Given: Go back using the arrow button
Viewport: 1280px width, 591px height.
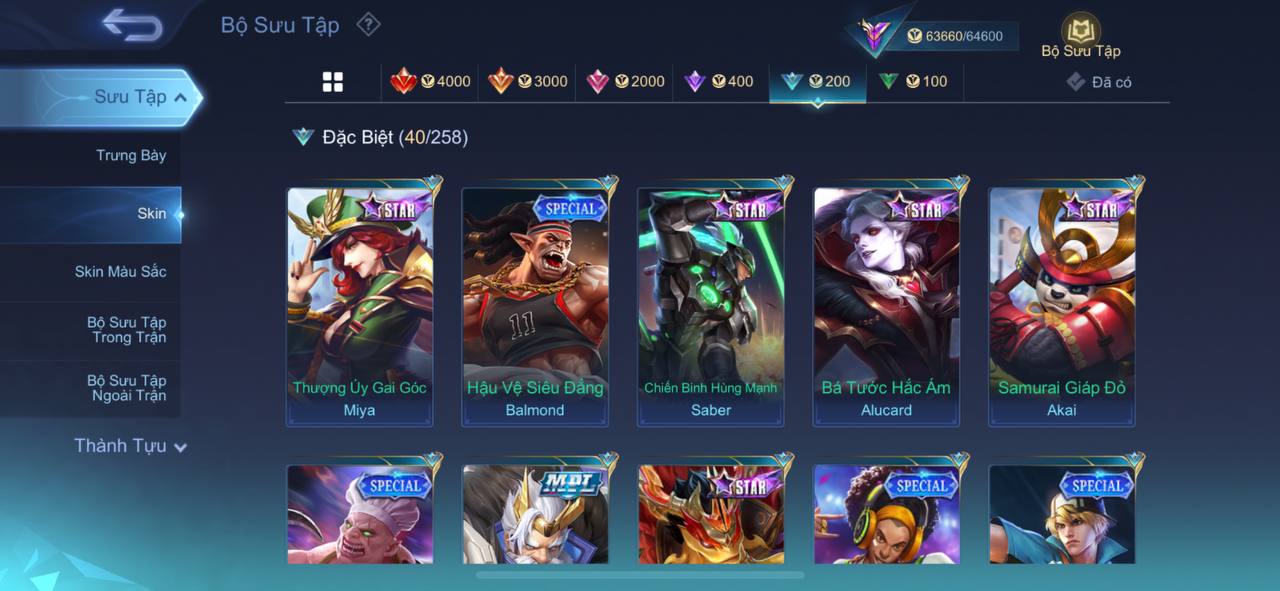Looking at the screenshot, I should [x=132, y=26].
